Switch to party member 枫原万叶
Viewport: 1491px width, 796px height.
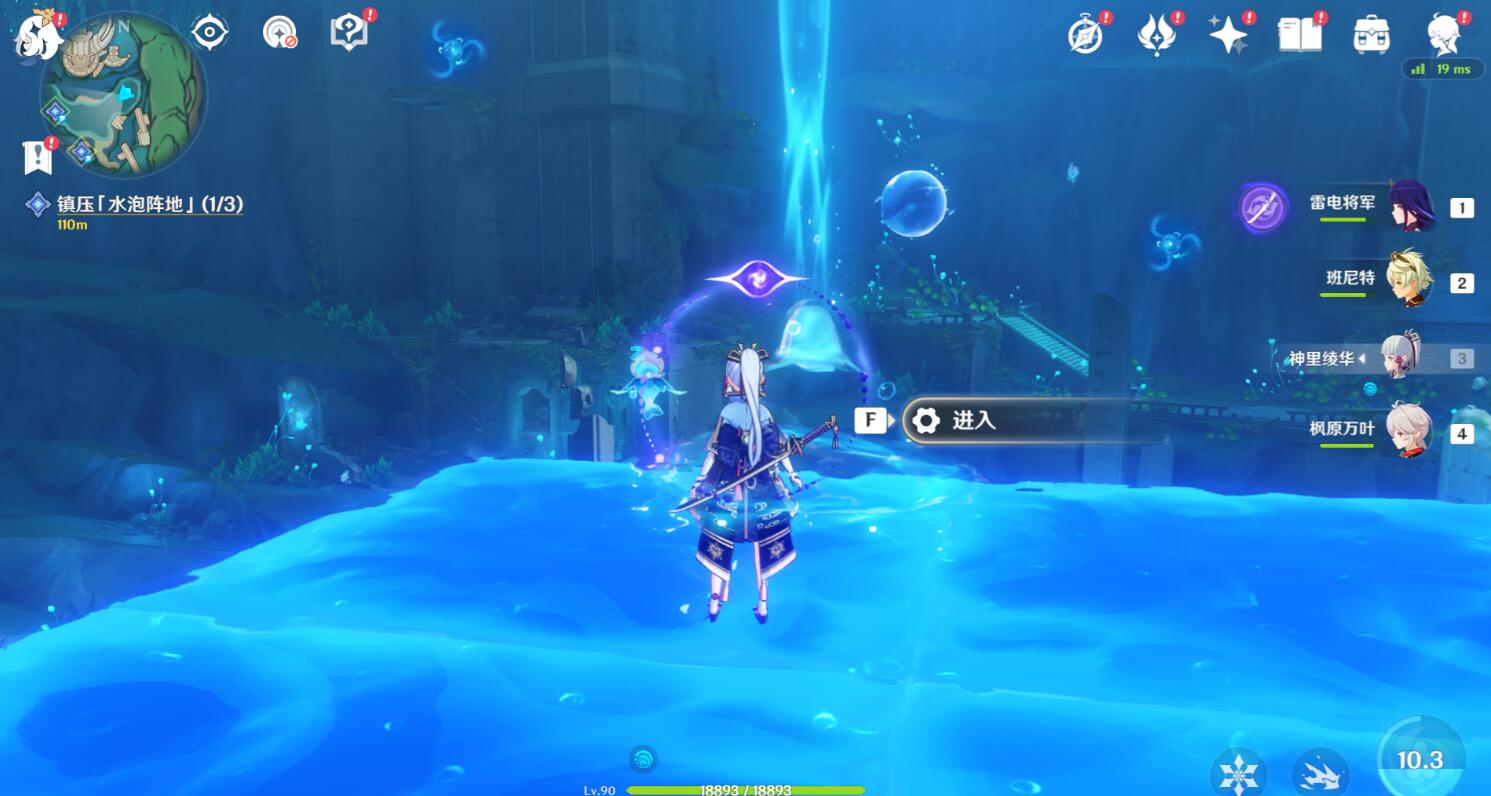[1410, 432]
